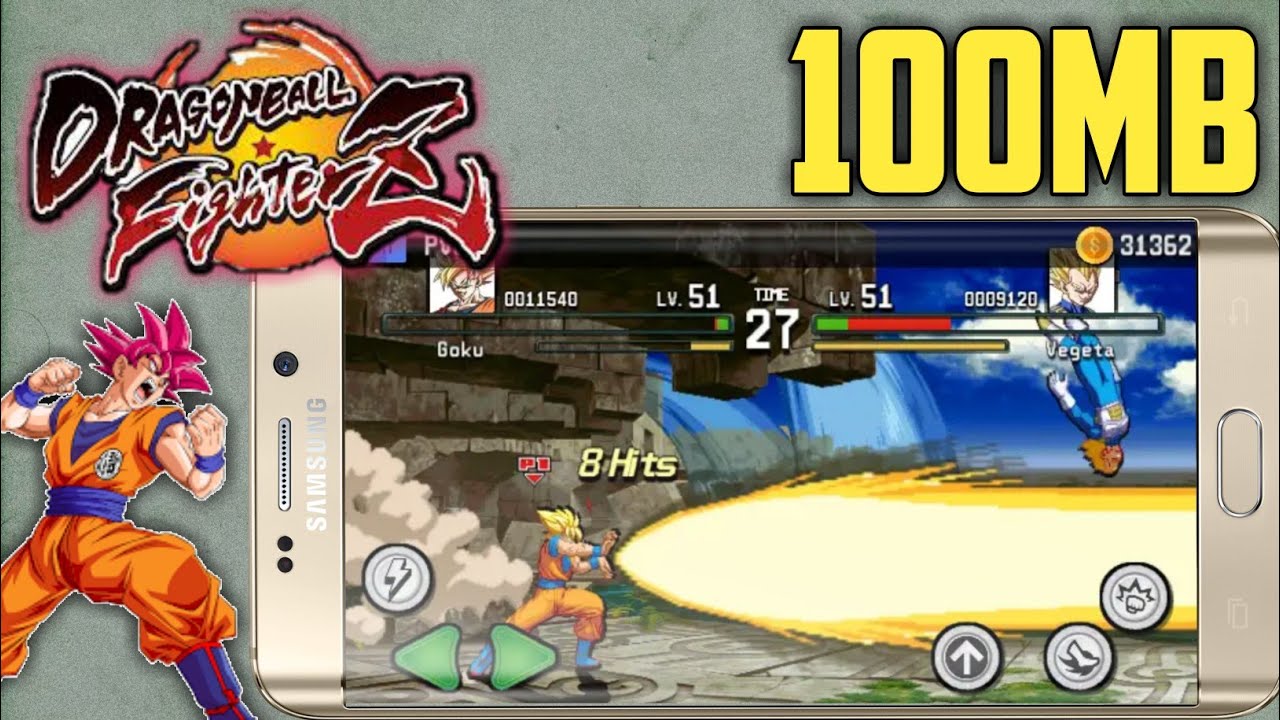
Task: Tap the lightning ki-charge button
Action: click(399, 578)
